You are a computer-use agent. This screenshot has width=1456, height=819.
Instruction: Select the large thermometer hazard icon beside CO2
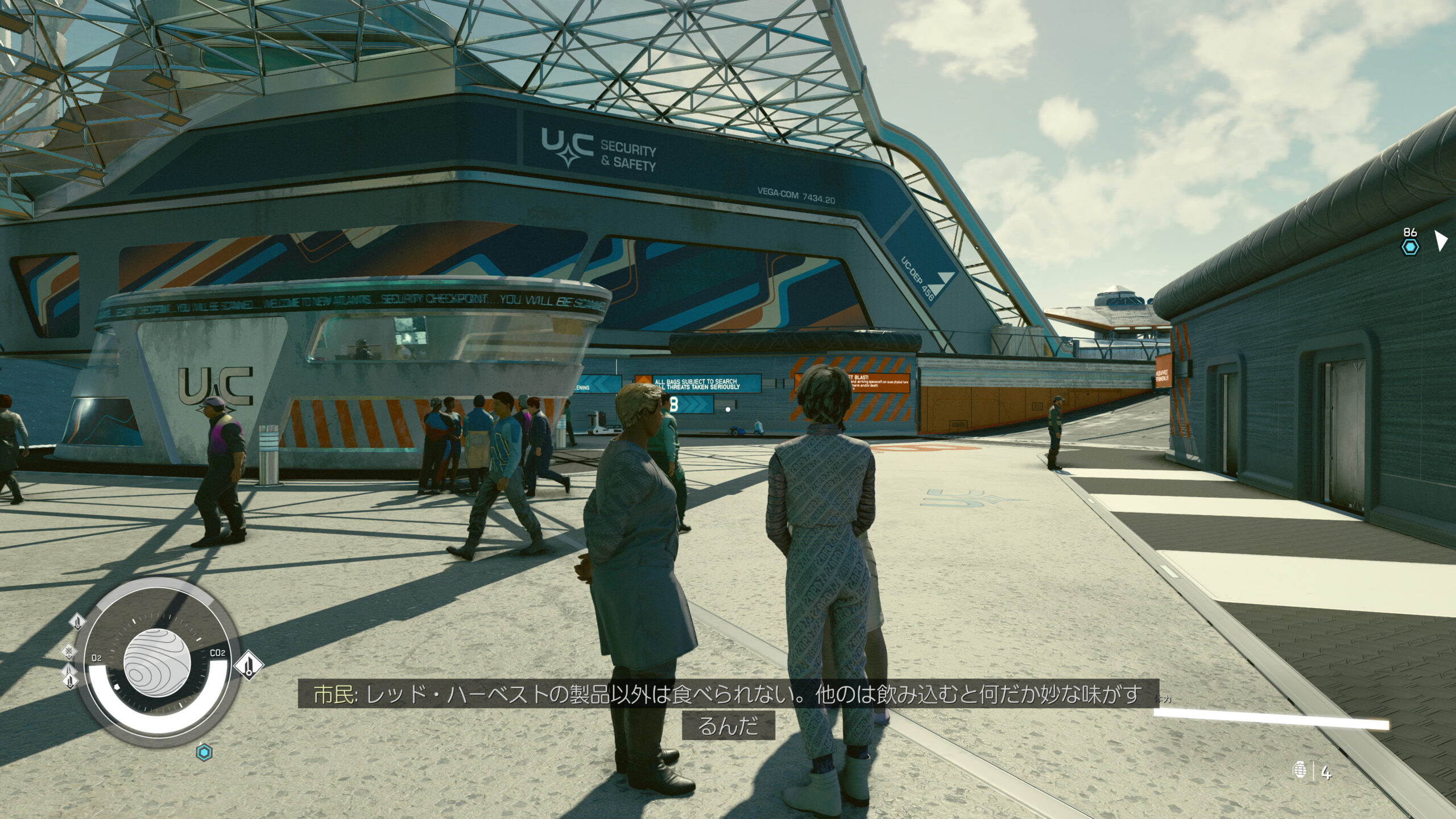[249, 664]
